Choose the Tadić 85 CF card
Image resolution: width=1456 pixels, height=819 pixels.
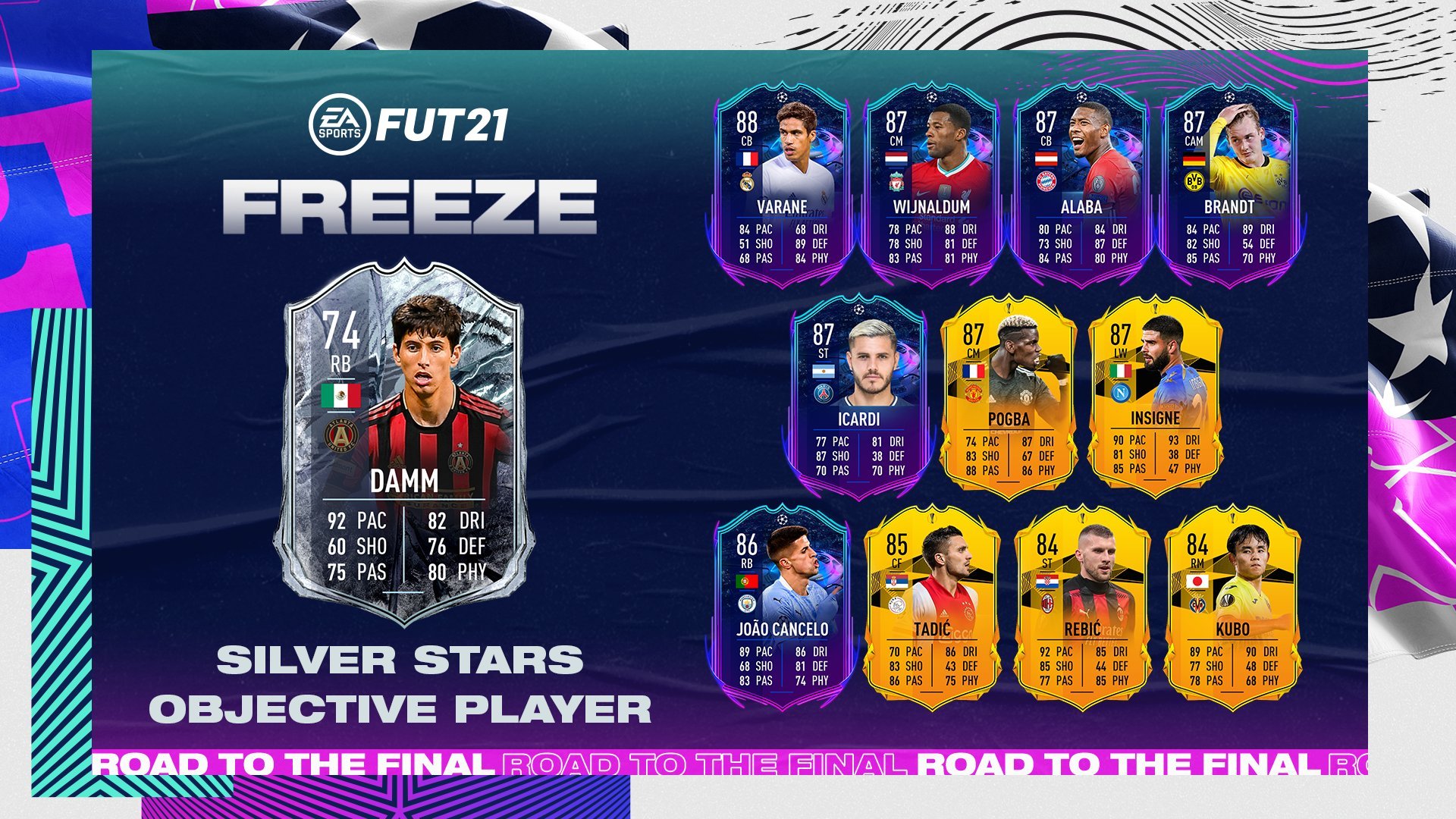pos(931,608)
